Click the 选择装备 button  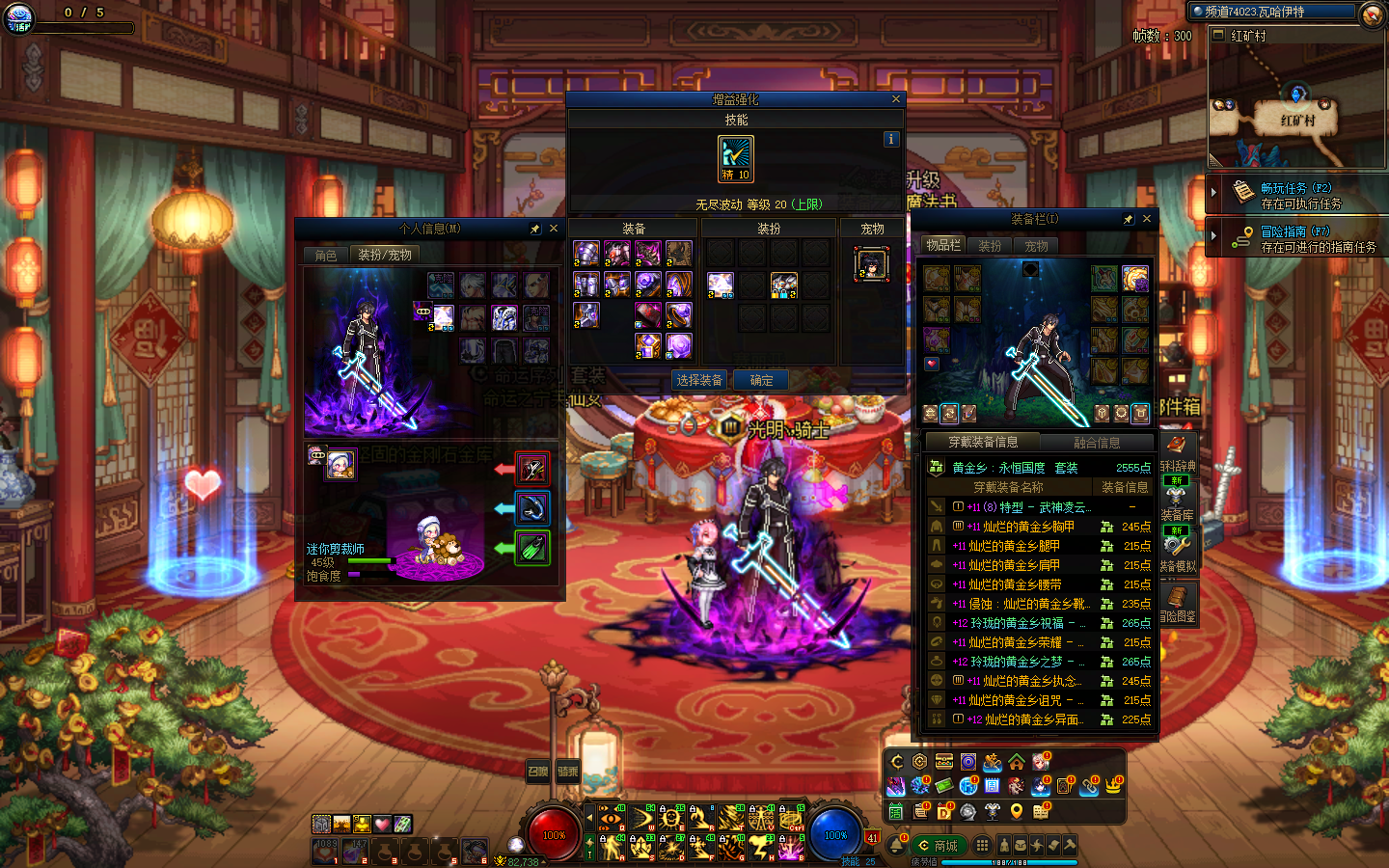(699, 380)
